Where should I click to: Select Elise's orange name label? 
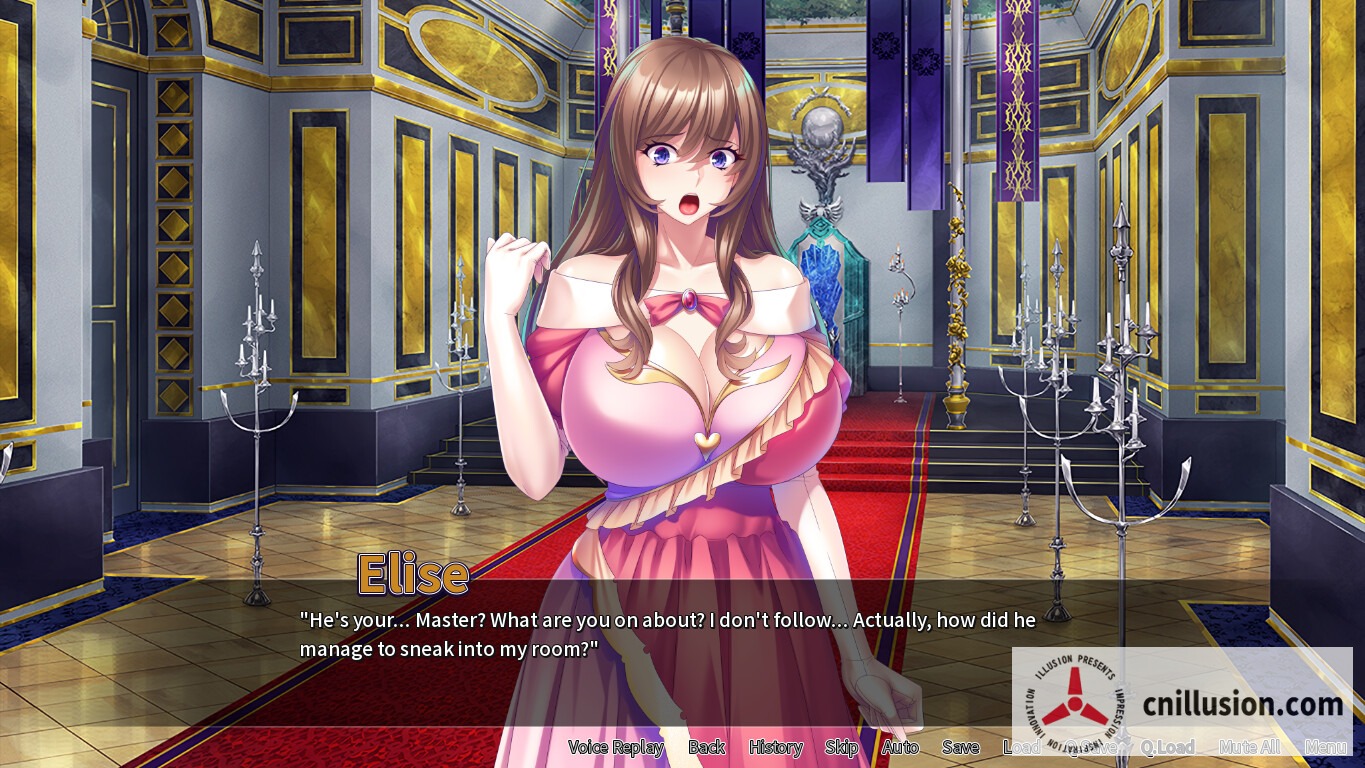point(412,573)
